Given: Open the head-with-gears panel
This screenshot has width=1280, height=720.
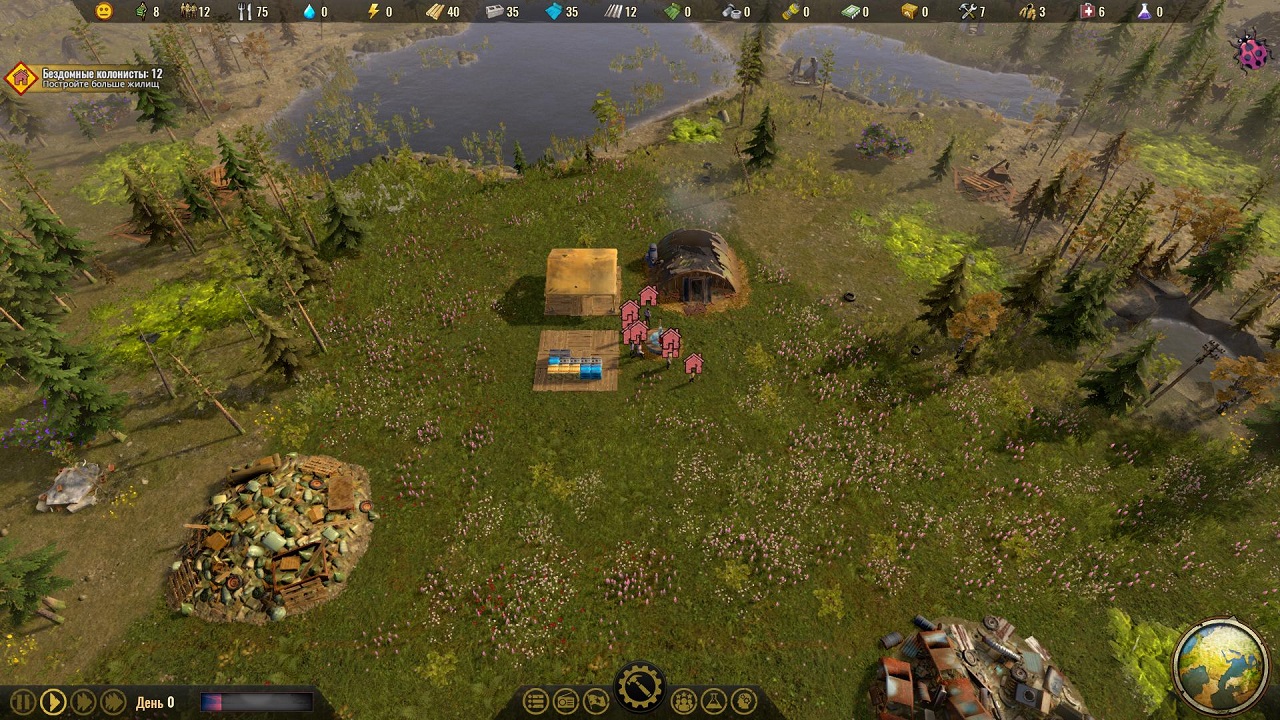Looking at the screenshot, I should tap(744, 702).
